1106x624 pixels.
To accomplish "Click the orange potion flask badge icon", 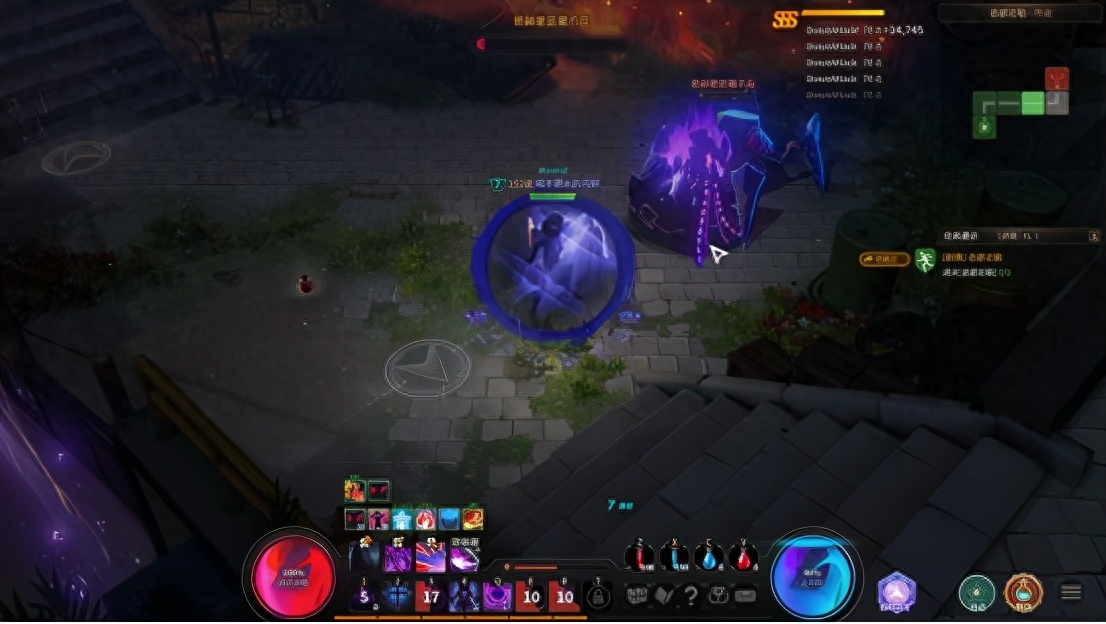I will click(1023, 592).
